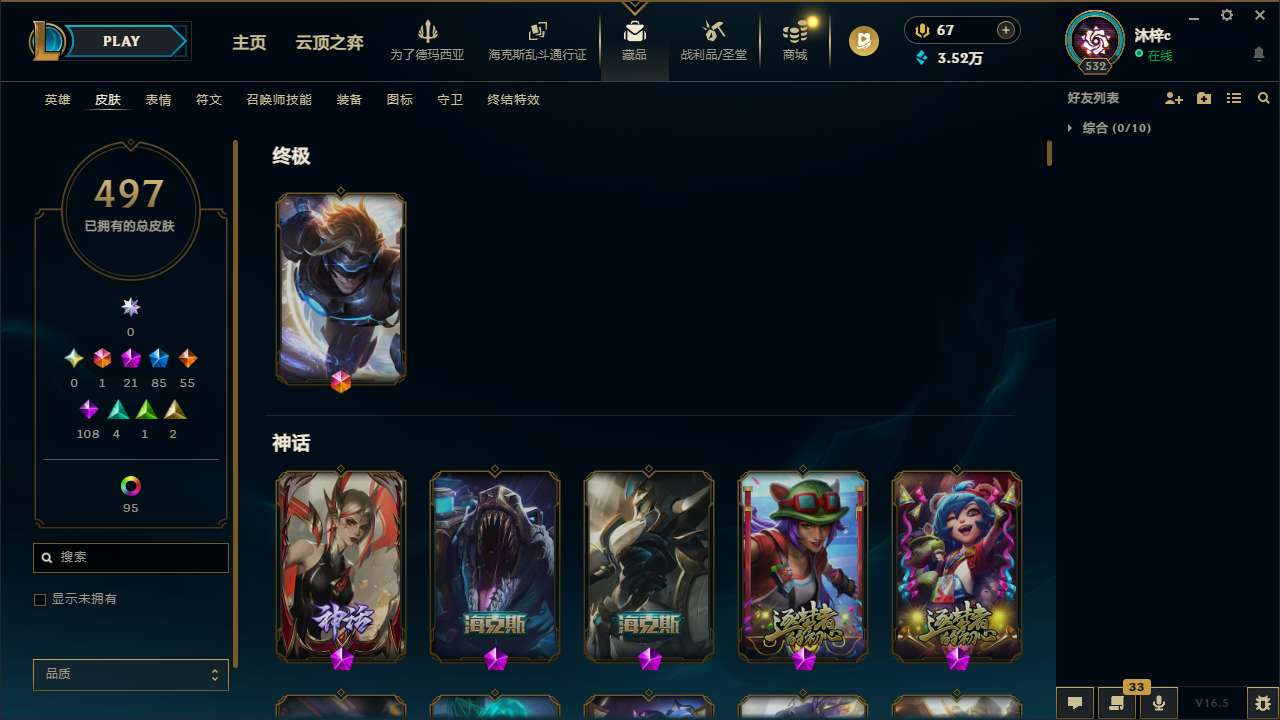Open the friend list display options icon
Screen dimensions: 1280x720
tap(1234, 98)
